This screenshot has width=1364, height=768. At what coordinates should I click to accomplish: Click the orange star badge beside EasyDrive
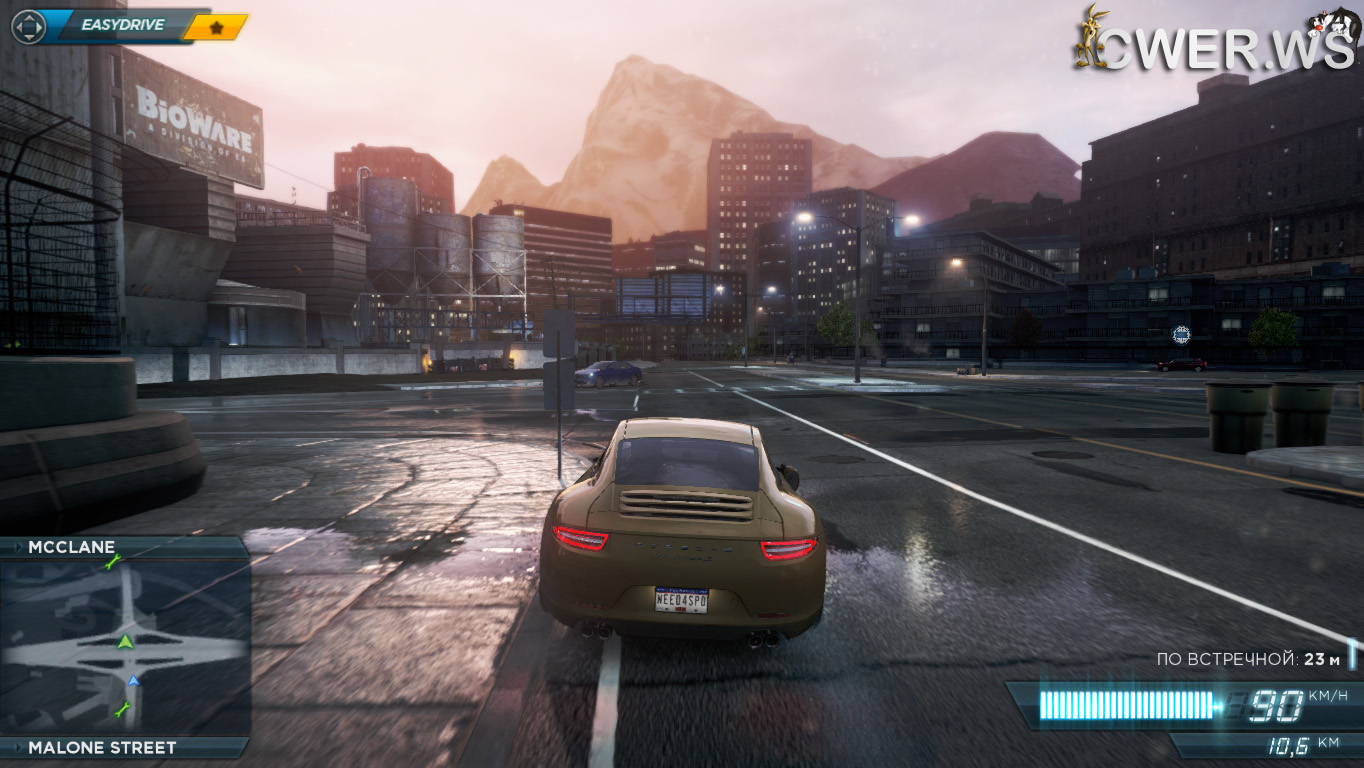218,27
